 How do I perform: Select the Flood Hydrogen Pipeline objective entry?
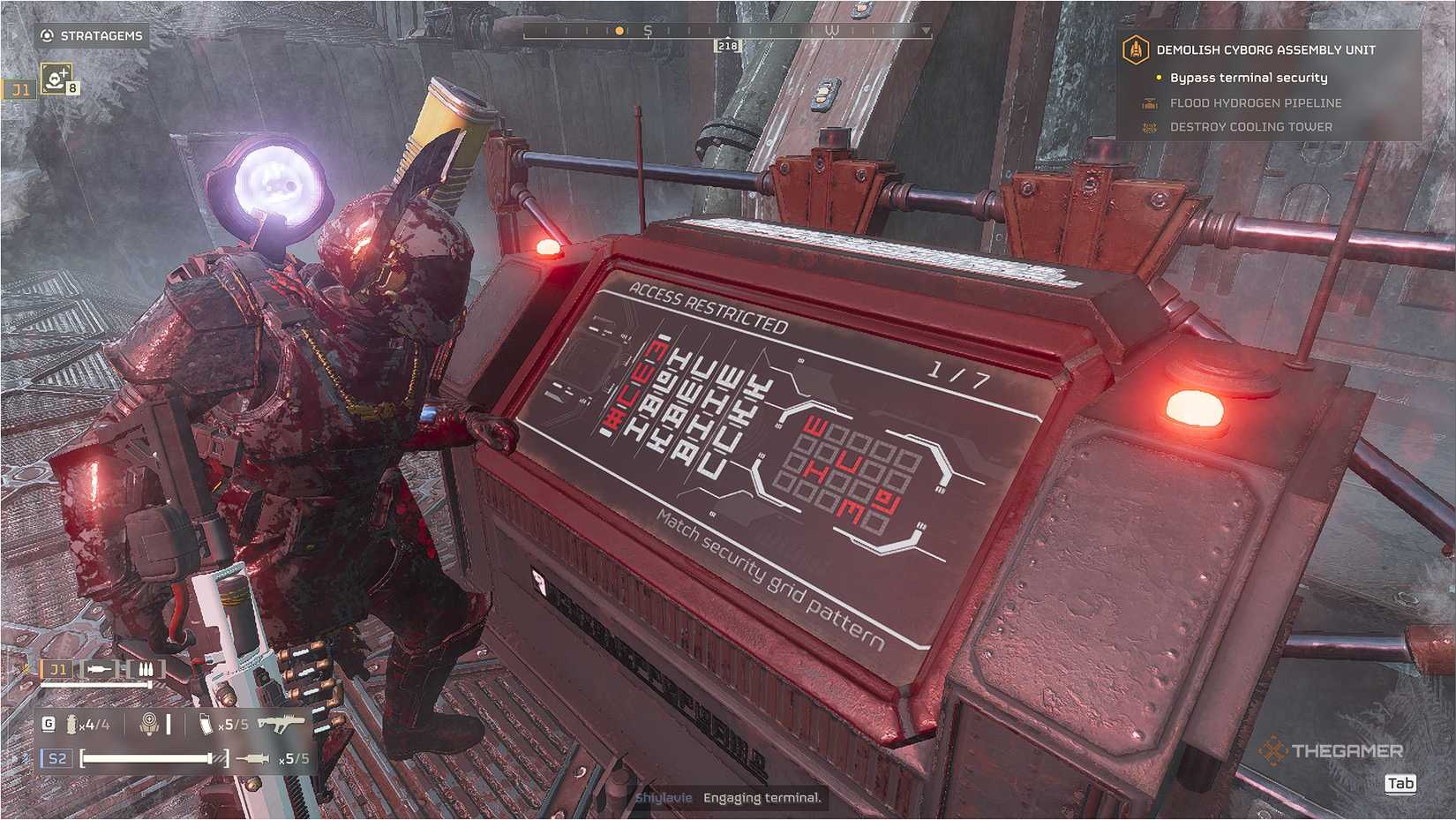tap(1255, 102)
